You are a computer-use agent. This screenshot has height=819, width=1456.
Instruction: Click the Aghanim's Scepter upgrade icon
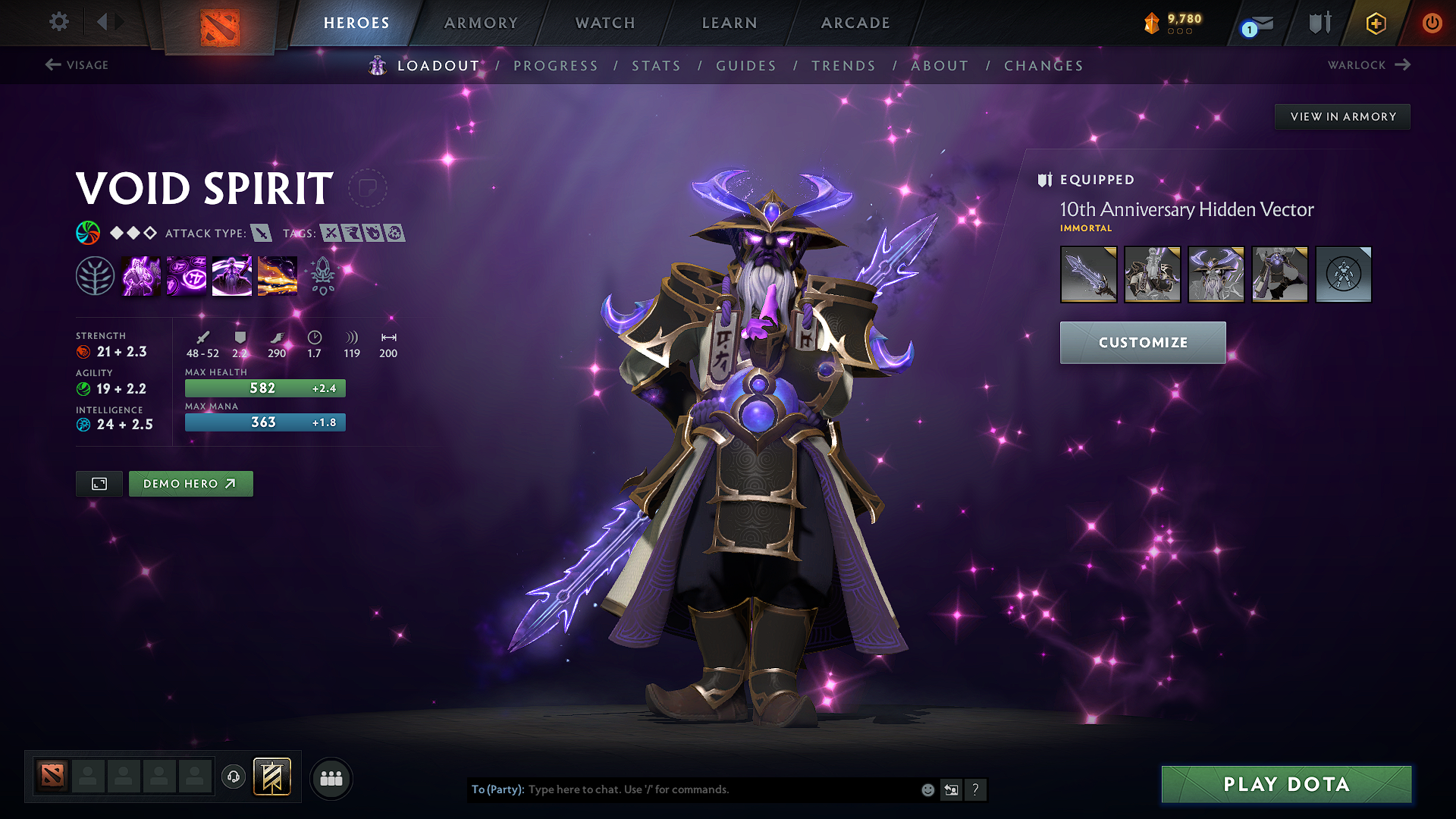pyautogui.click(x=323, y=275)
